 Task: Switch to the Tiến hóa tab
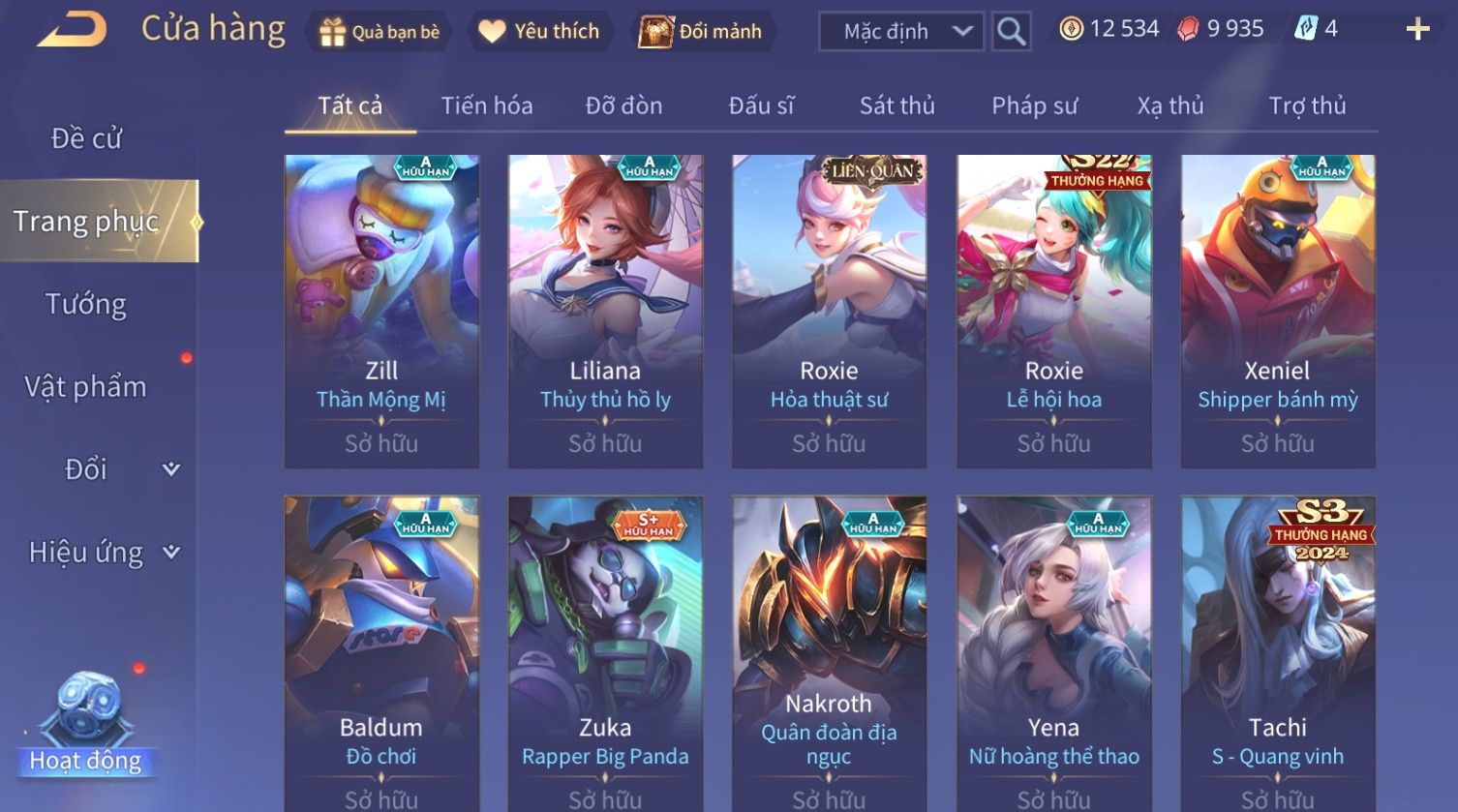pyautogui.click(x=486, y=105)
